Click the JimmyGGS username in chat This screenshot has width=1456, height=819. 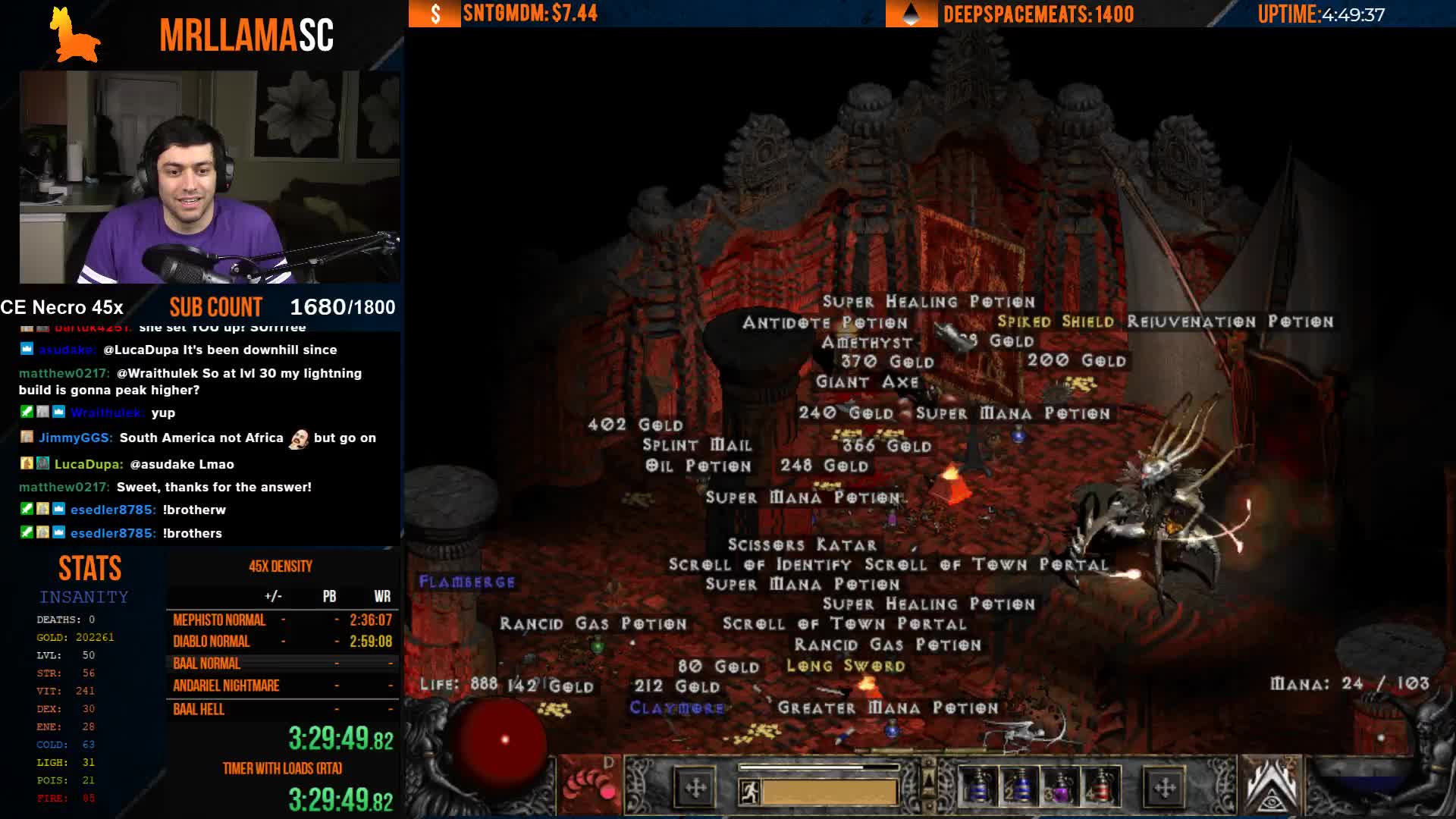click(x=76, y=438)
